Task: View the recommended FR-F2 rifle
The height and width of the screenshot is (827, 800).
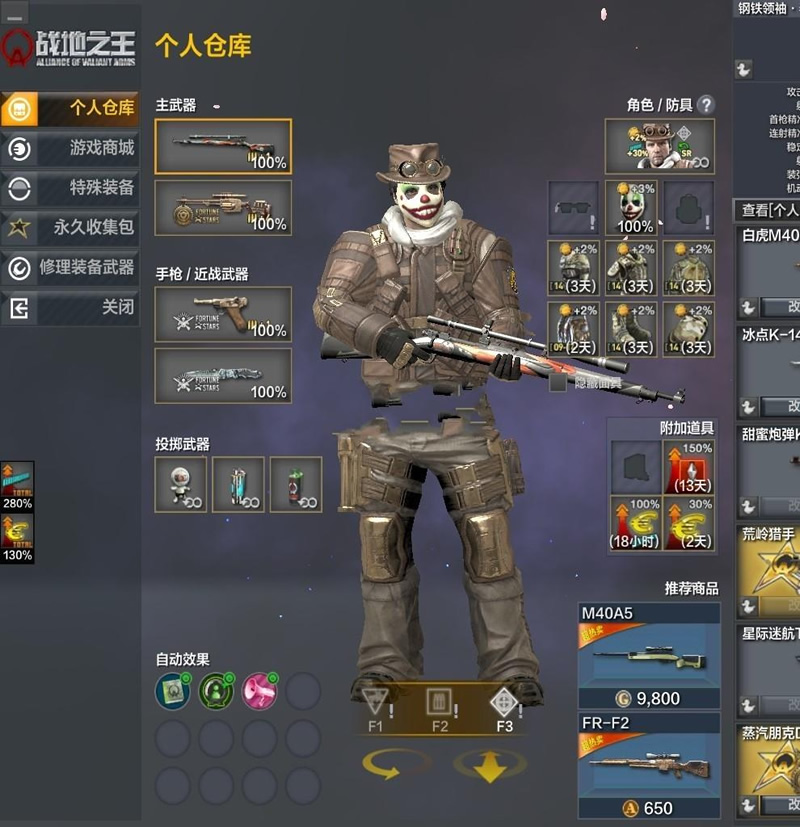Action: 649,765
